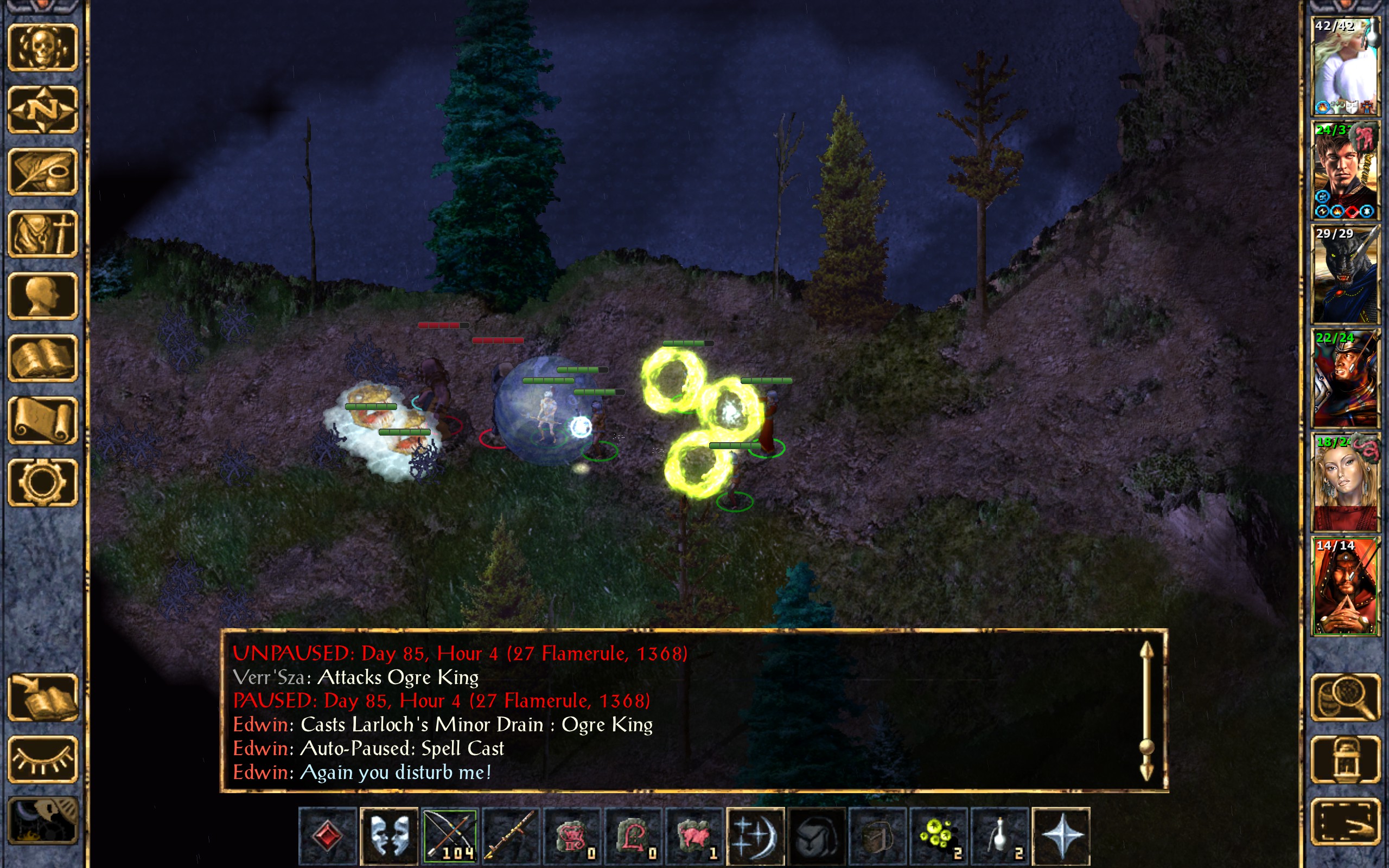Image resolution: width=1389 pixels, height=868 pixels.
Task: Open the journal with the quill button
Action: [43, 171]
